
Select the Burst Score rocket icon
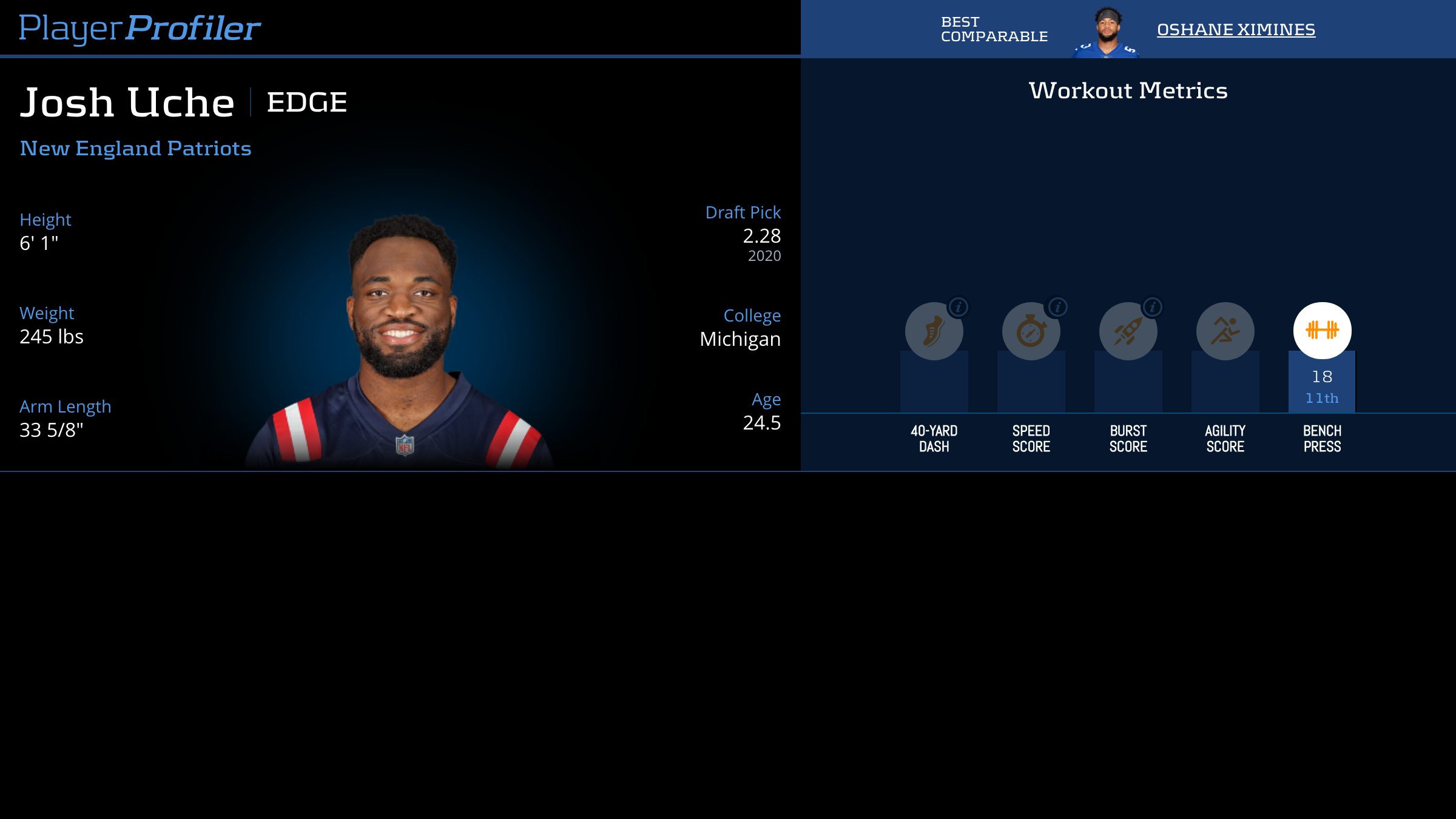1127,332
